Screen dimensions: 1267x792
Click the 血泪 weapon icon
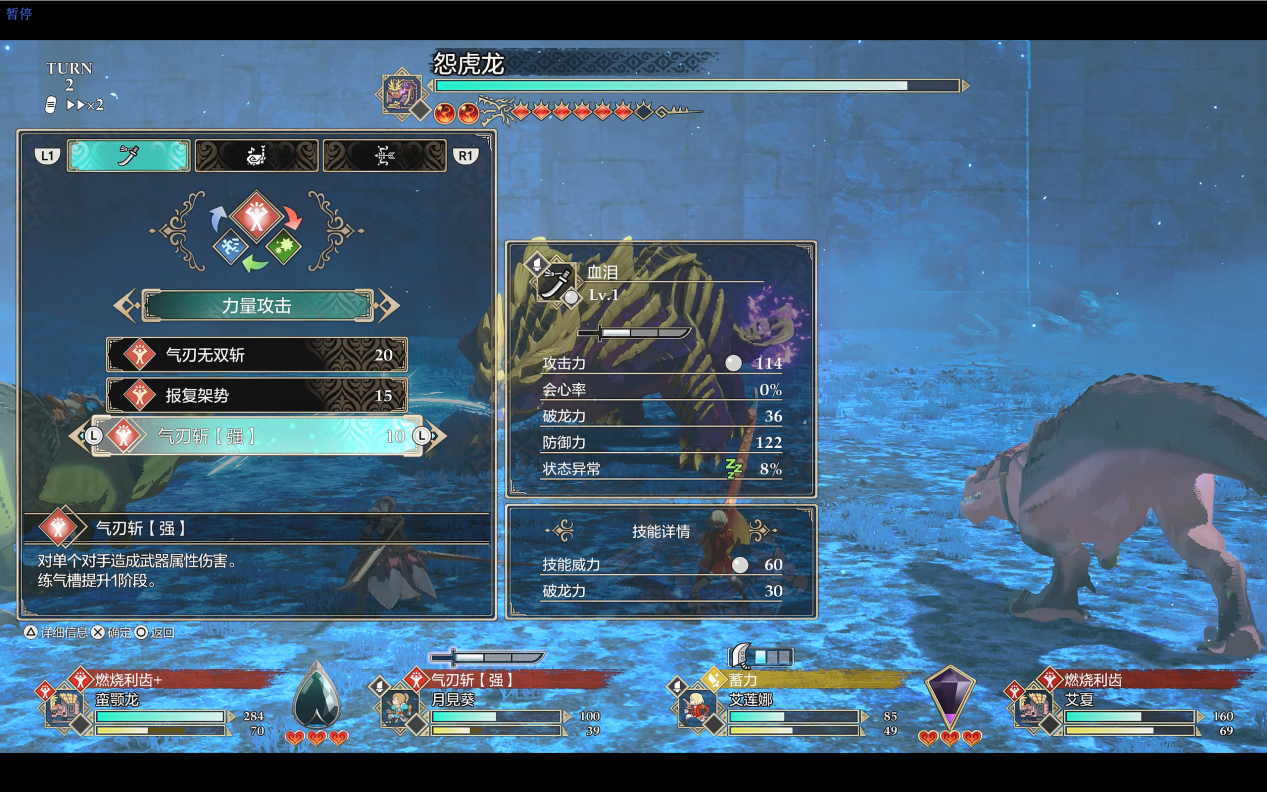[x=555, y=281]
